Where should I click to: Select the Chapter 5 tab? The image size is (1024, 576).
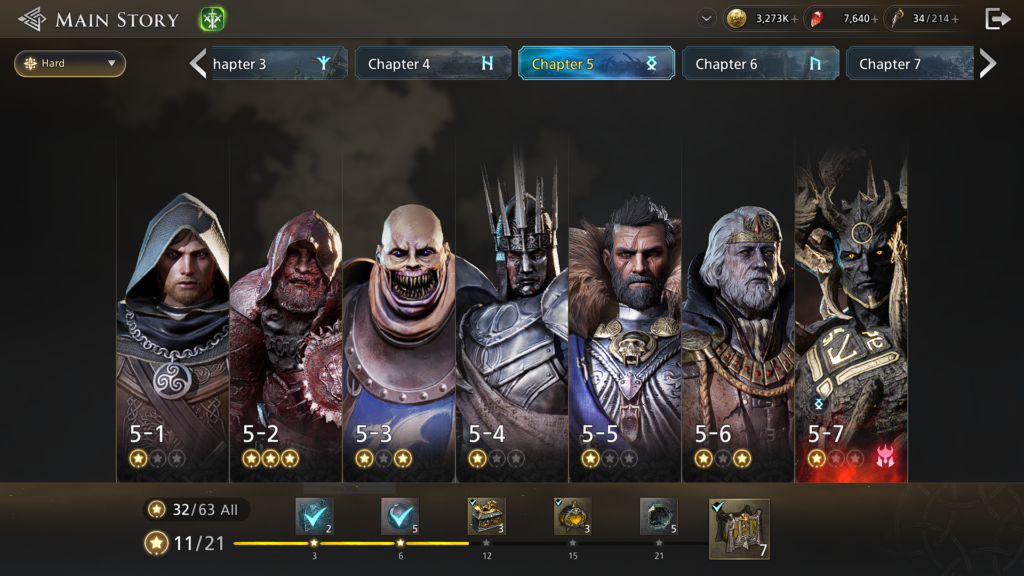click(x=595, y=64)
